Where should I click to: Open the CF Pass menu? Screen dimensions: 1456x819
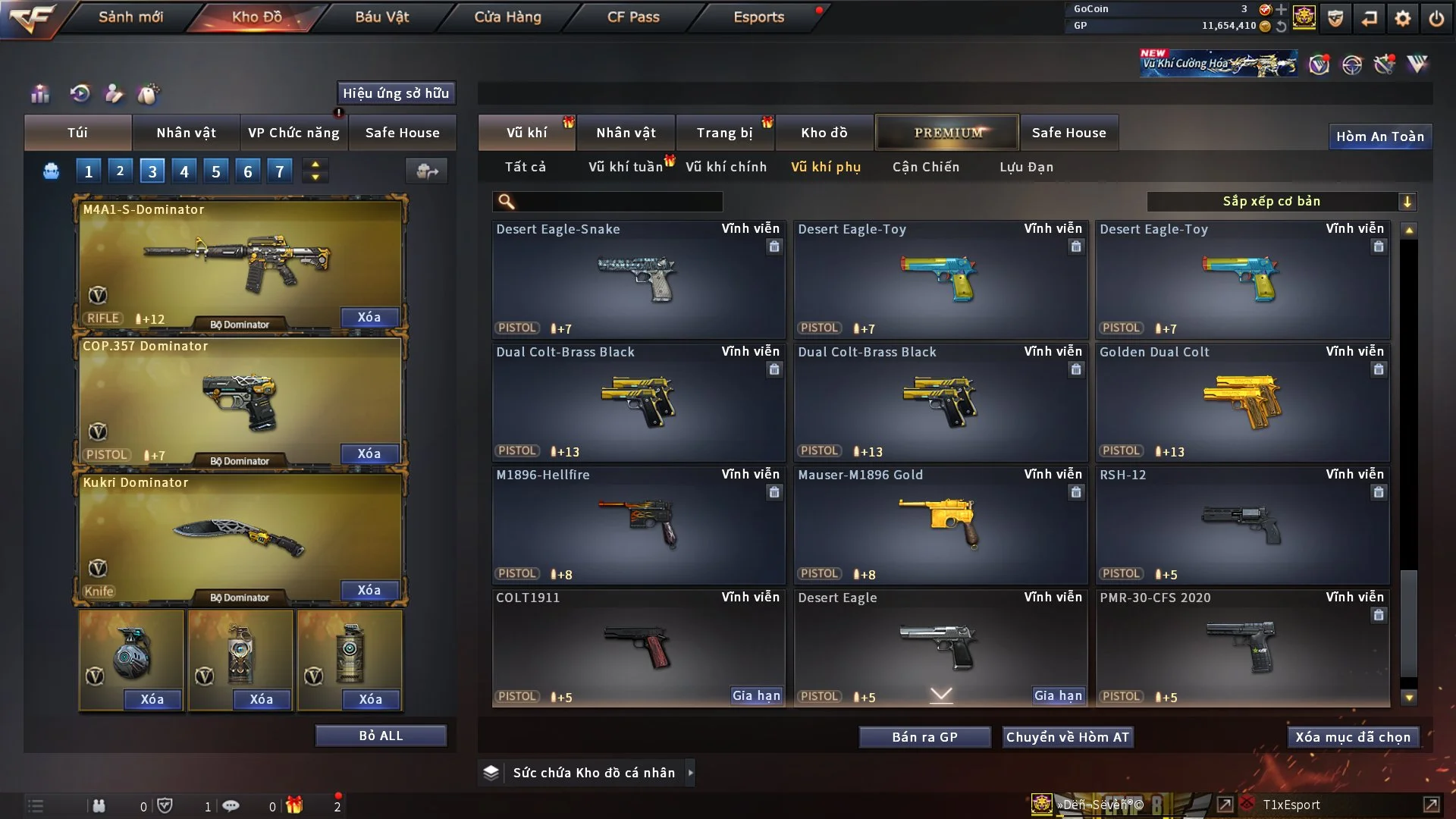click(x=633, y=17)
